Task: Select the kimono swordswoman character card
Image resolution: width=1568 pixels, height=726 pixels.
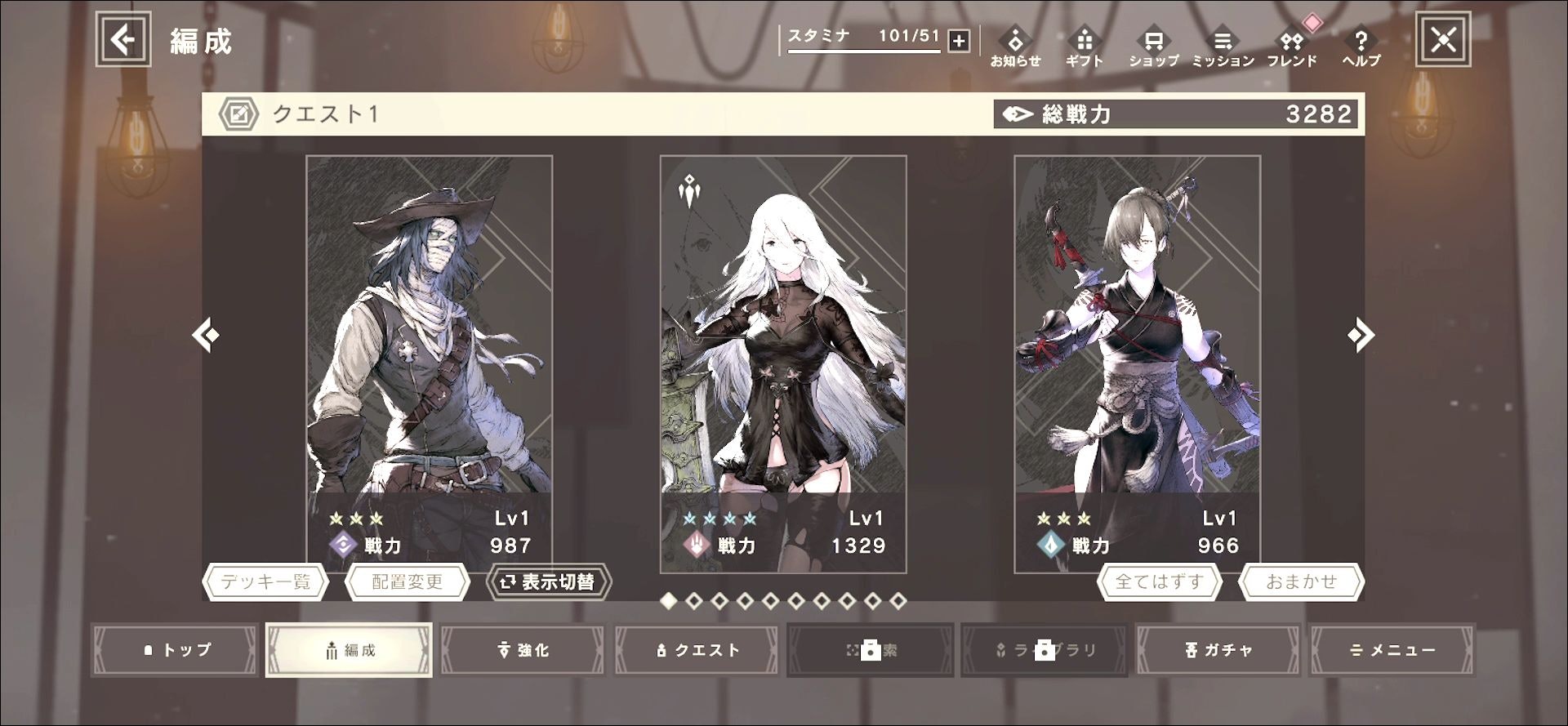Action: click(1137, 343)
